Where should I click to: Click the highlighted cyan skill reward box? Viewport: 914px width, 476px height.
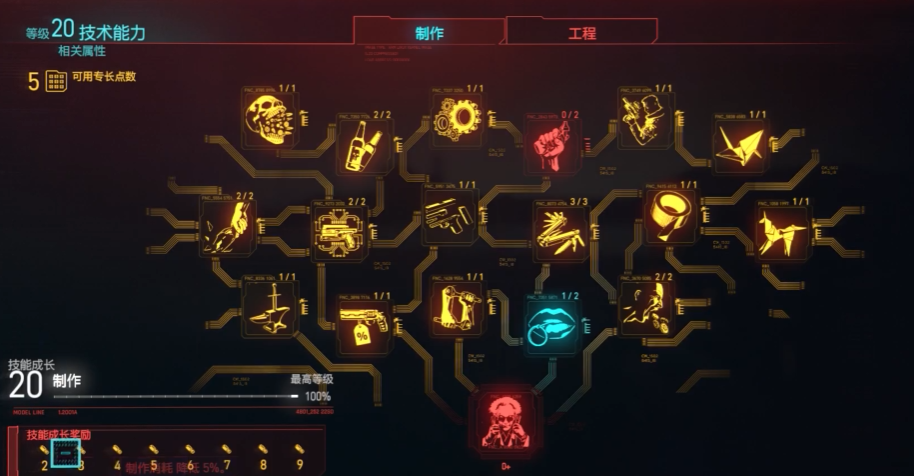coord(64,453)
